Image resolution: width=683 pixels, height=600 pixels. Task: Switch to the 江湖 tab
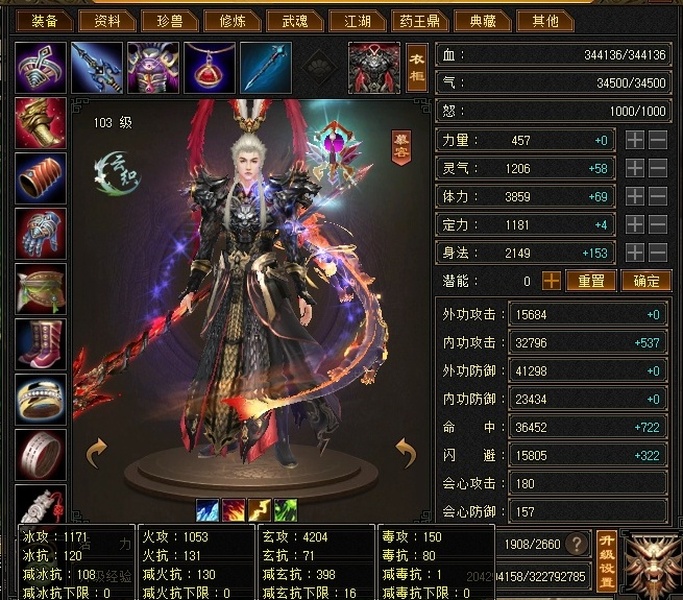(356, 21)
